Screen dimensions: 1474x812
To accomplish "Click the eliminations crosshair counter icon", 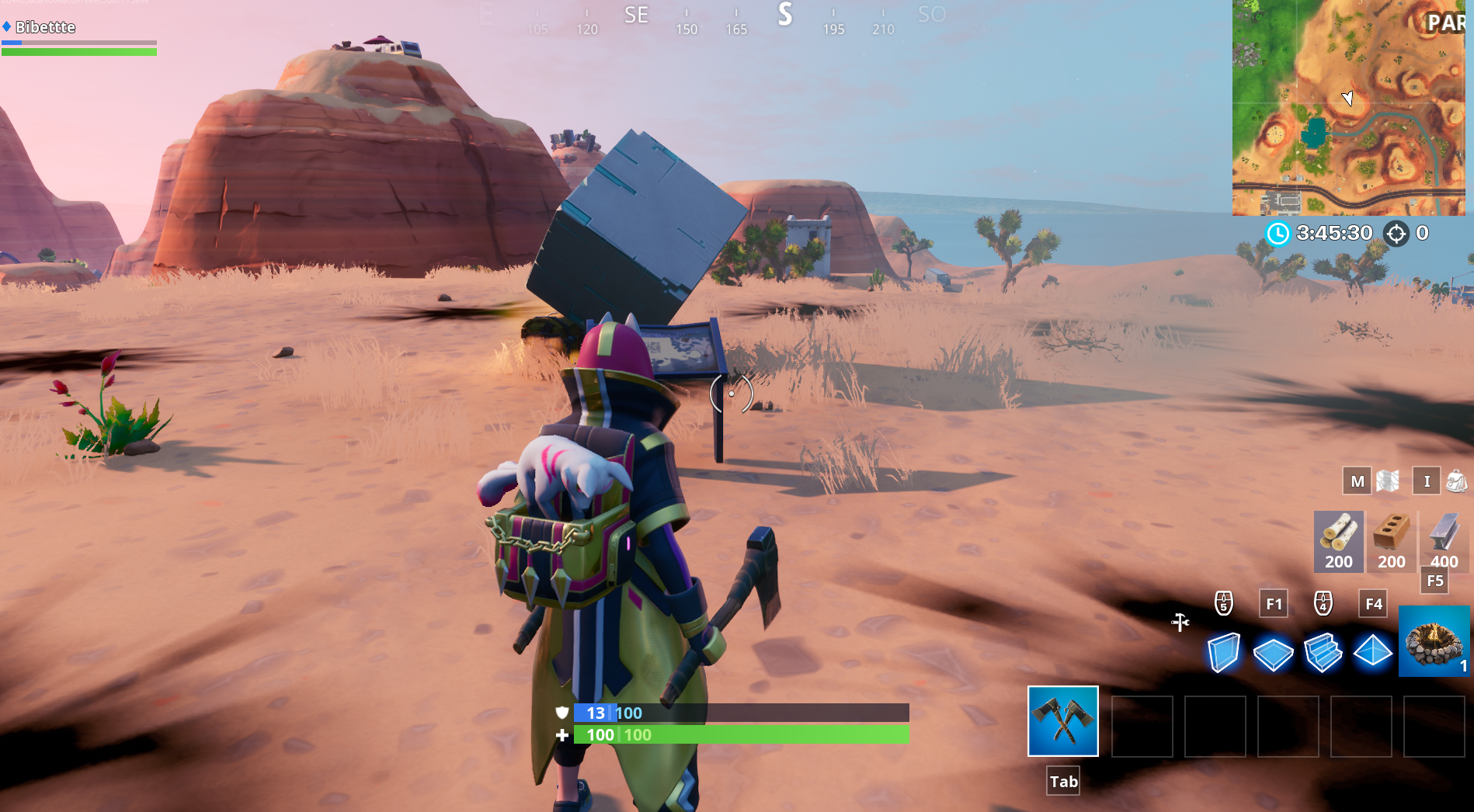I will coord(1396,233).
